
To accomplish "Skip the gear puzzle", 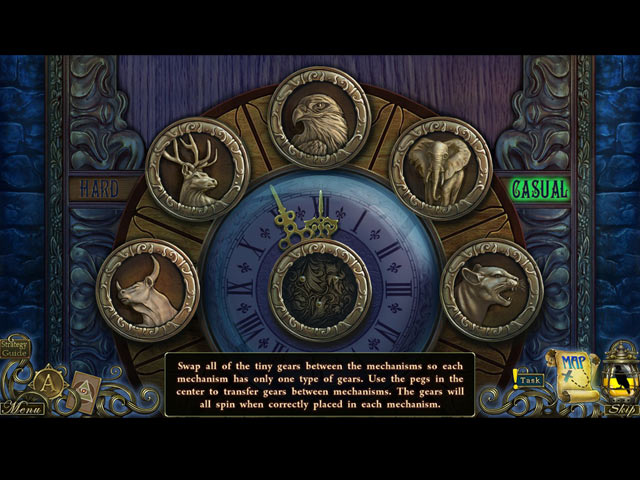I will tap(621, 408).
